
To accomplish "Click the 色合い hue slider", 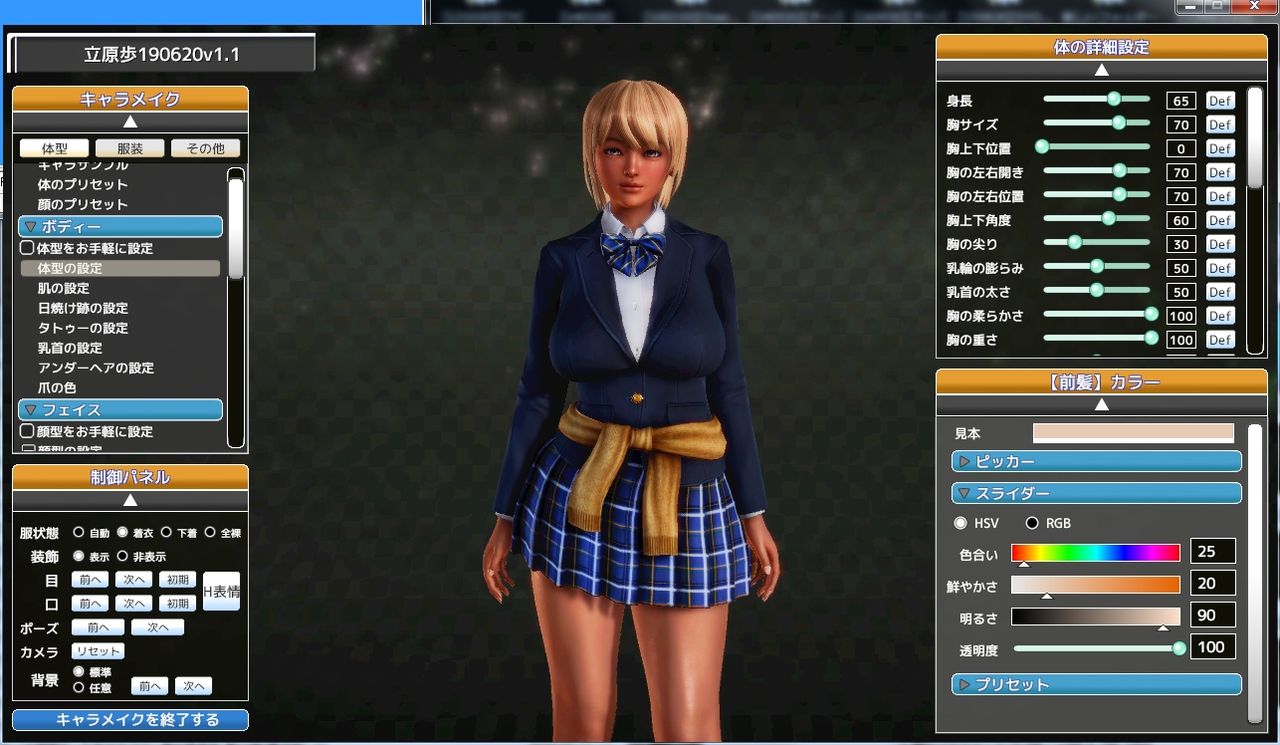I will pyautogui.click(x=1095, y=551).
